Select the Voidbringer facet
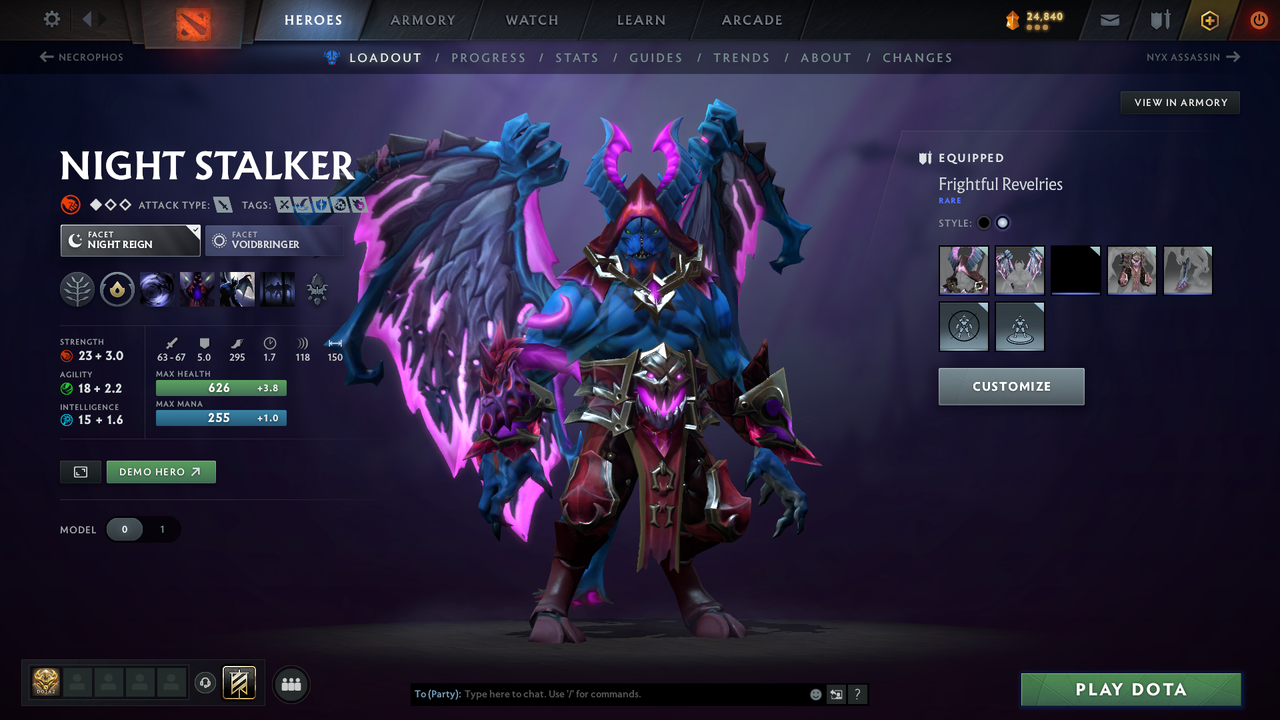Screen dimensions: 1280x720 pyautogui.click(x=274, y=240)
